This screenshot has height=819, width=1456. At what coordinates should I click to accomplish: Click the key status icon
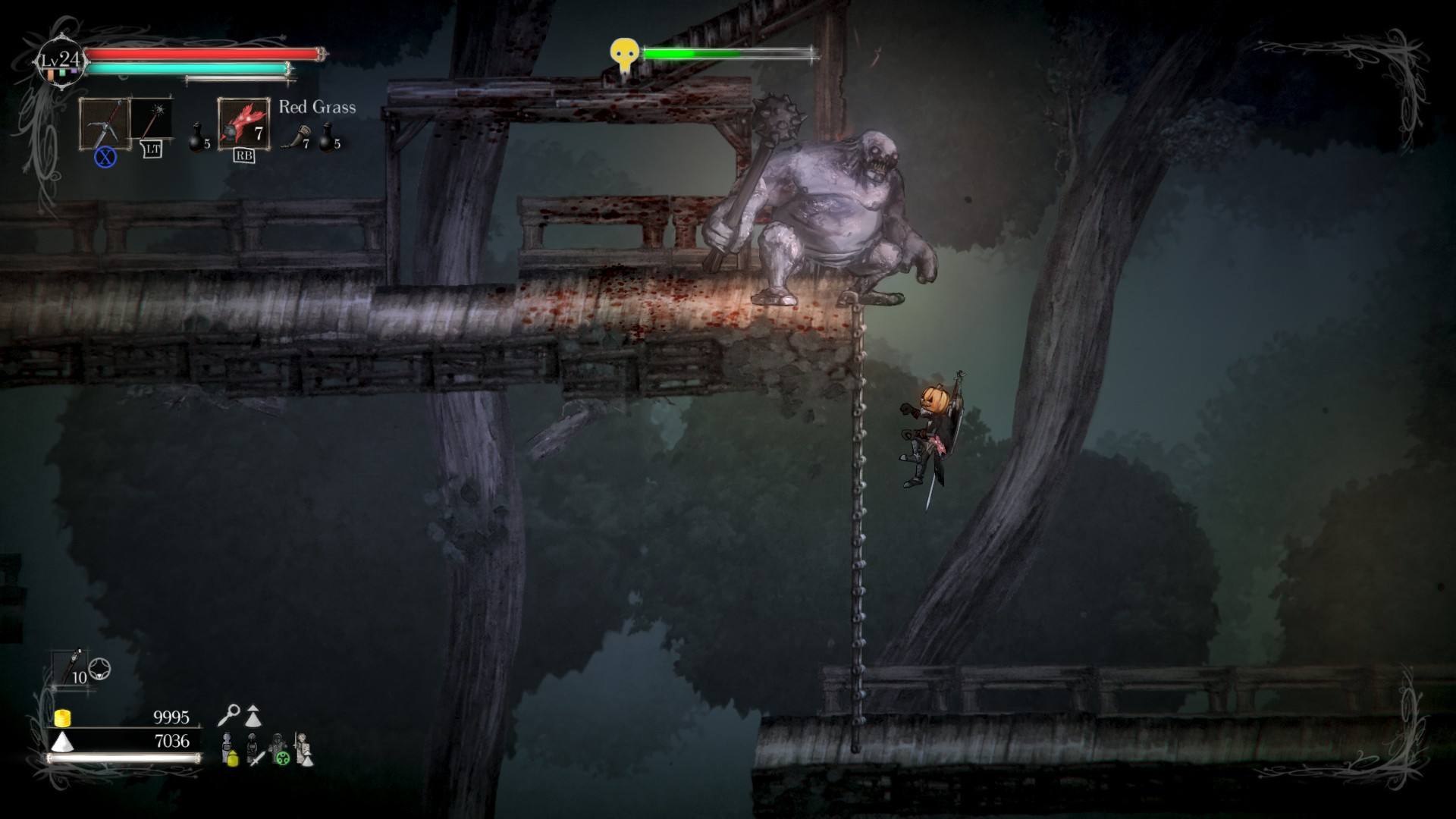tap(229, 714)
